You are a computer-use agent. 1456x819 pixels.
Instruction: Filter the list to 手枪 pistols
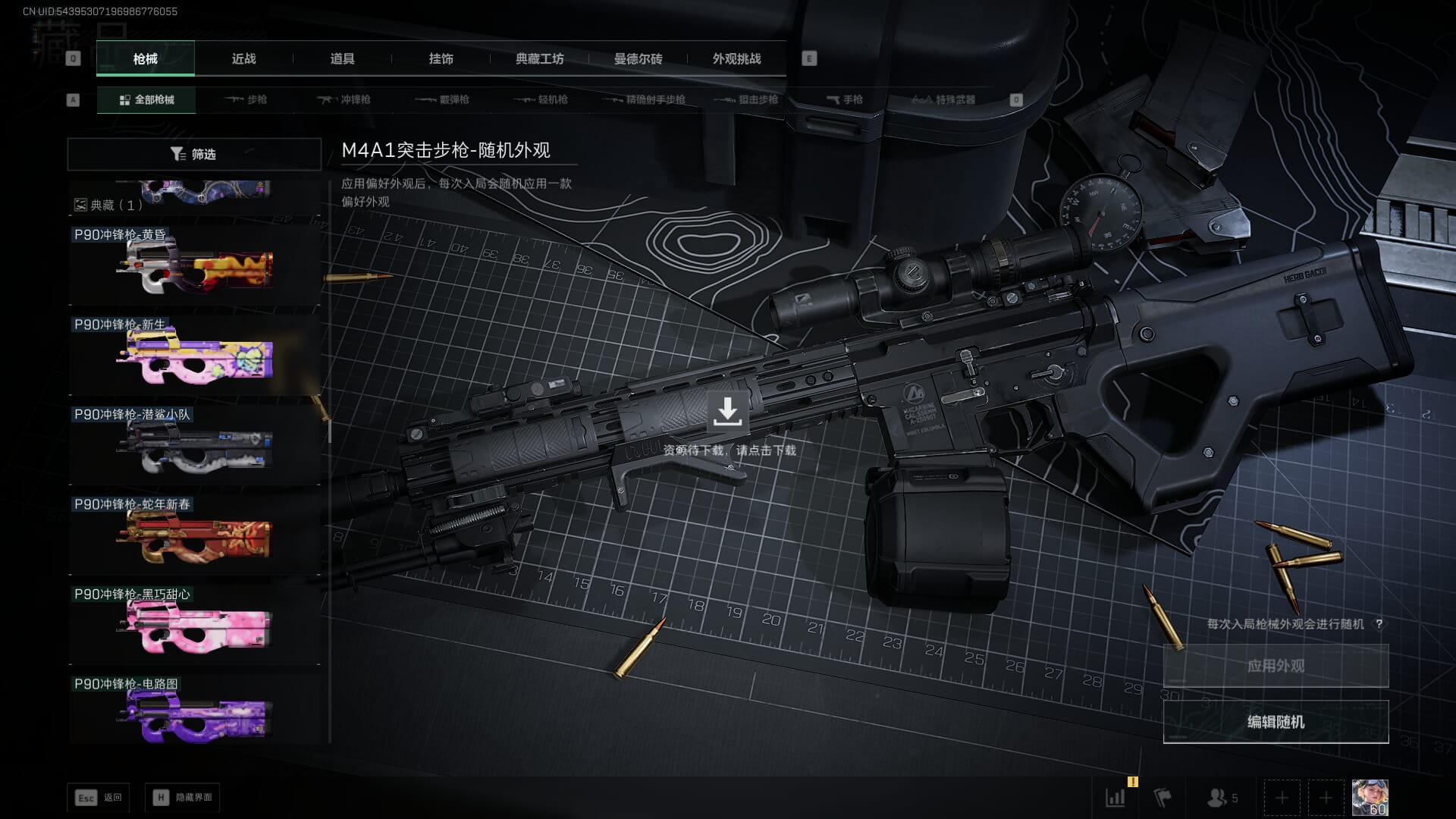(844, 99)
